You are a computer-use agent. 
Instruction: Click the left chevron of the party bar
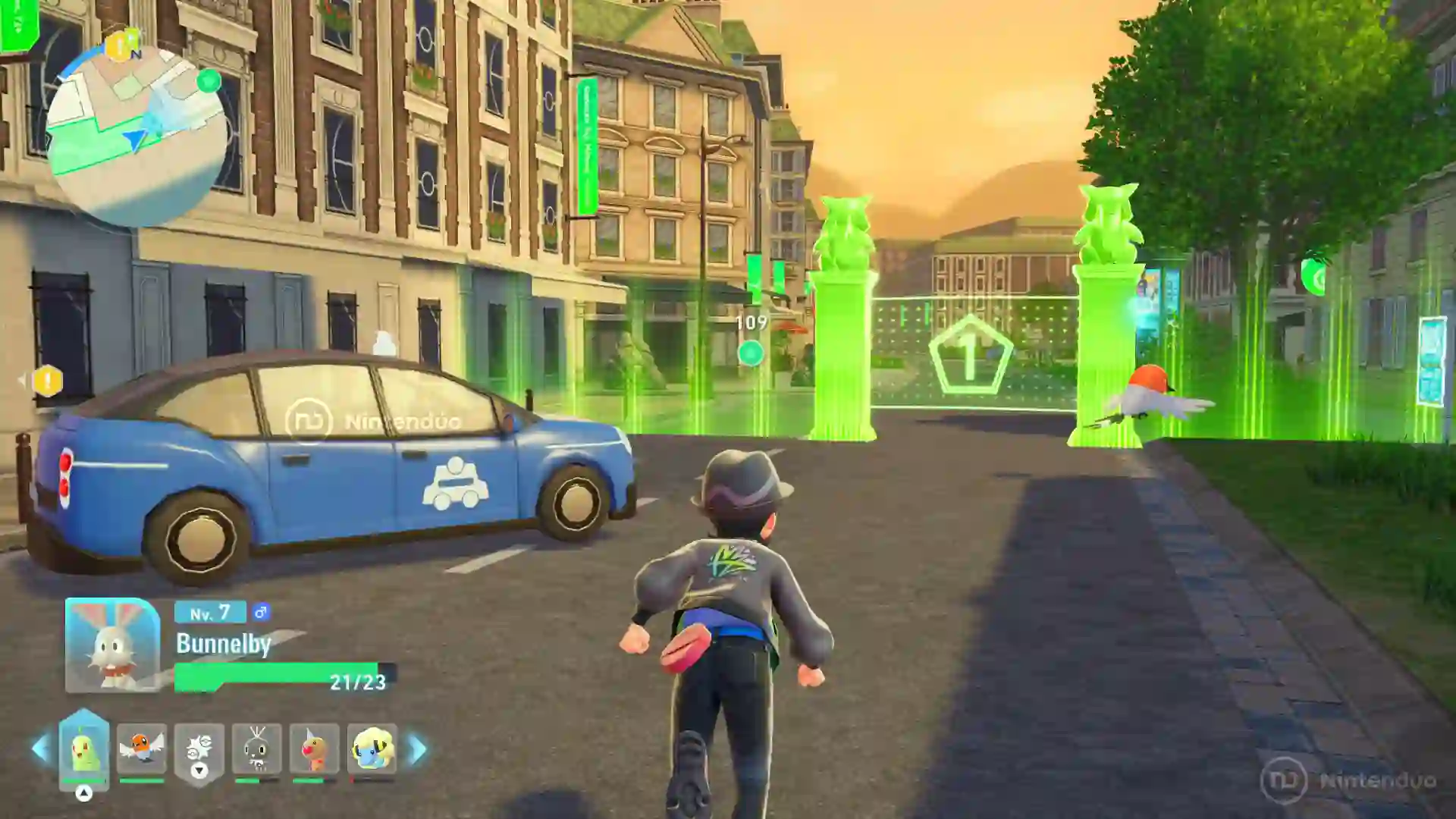[39, 748]
